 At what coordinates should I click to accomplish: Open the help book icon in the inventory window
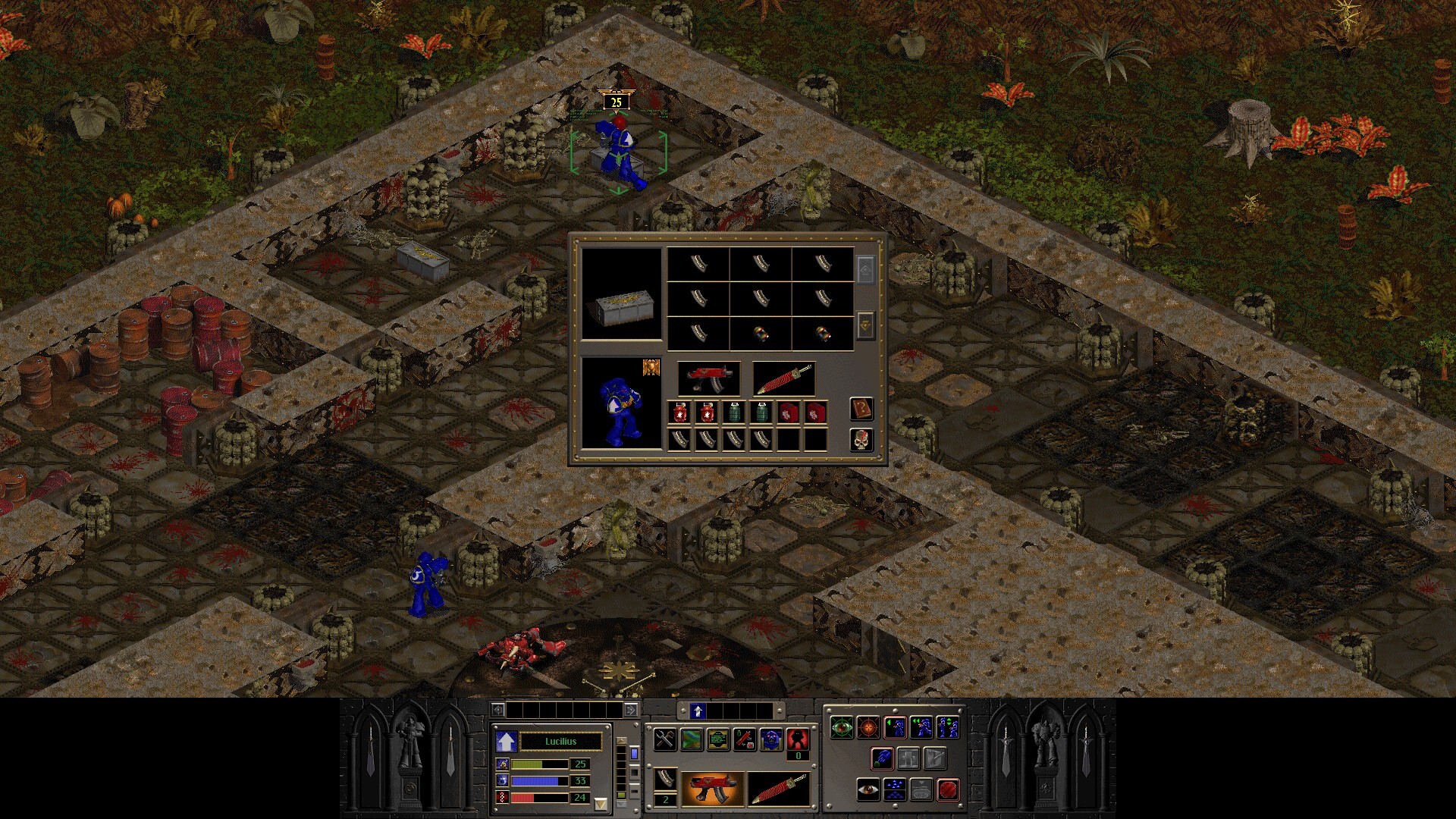(x=861, y=409)
